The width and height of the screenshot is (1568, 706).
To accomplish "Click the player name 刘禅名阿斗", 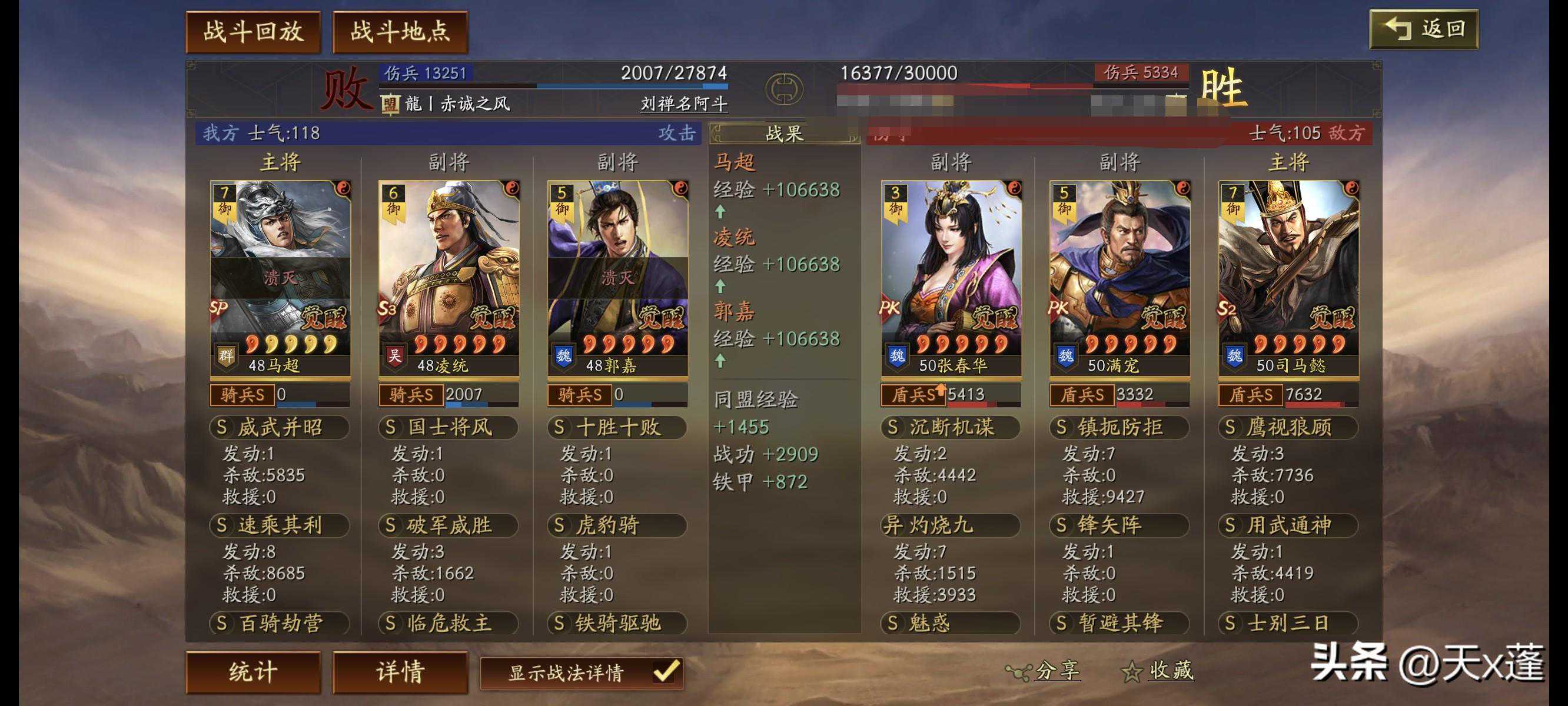I will (683, 104).
